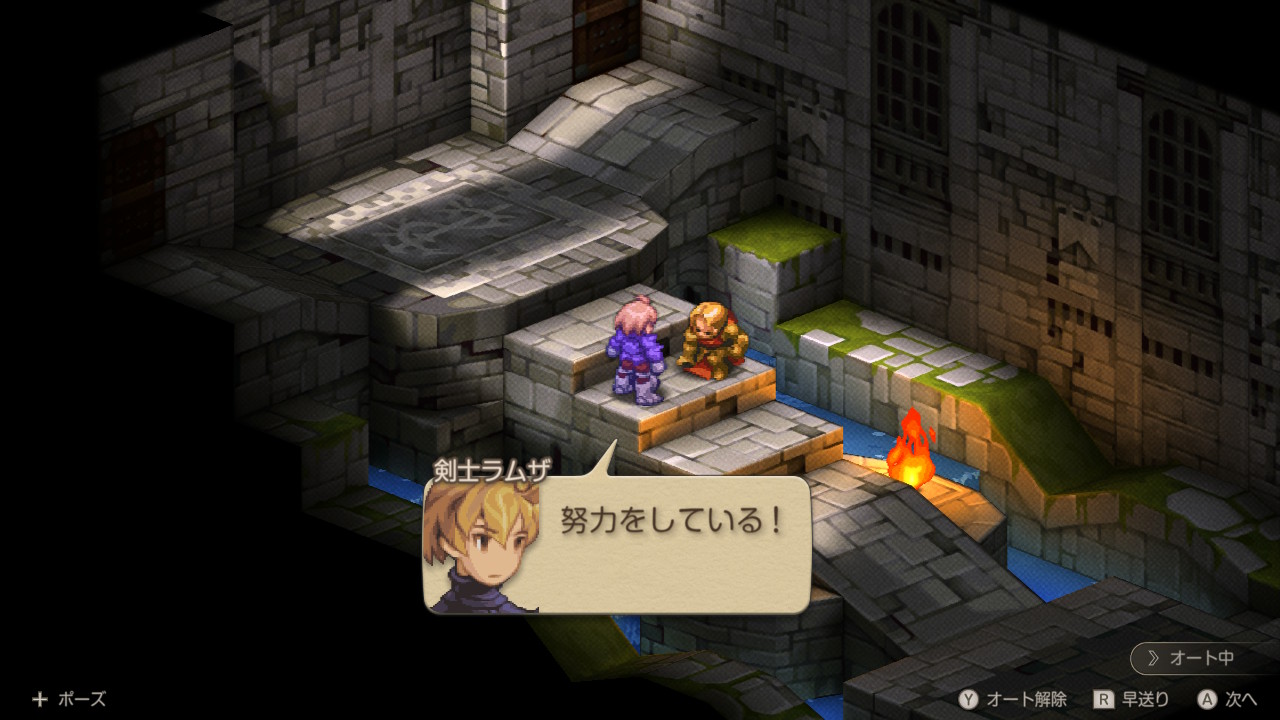Toggle the オート中 auto-play indicator

coord(1202,658)
